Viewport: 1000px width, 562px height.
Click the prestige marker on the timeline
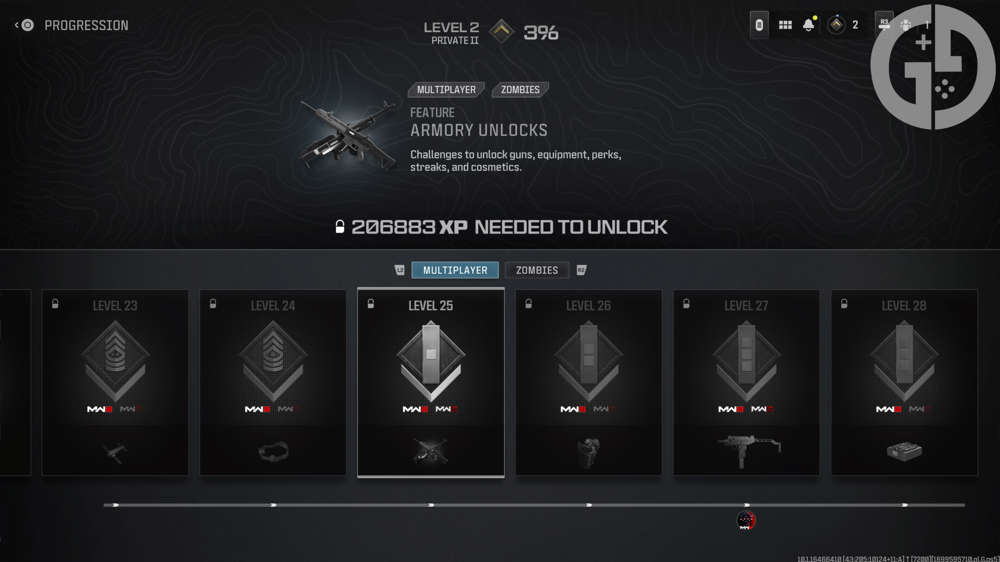(x=746, y=520)
